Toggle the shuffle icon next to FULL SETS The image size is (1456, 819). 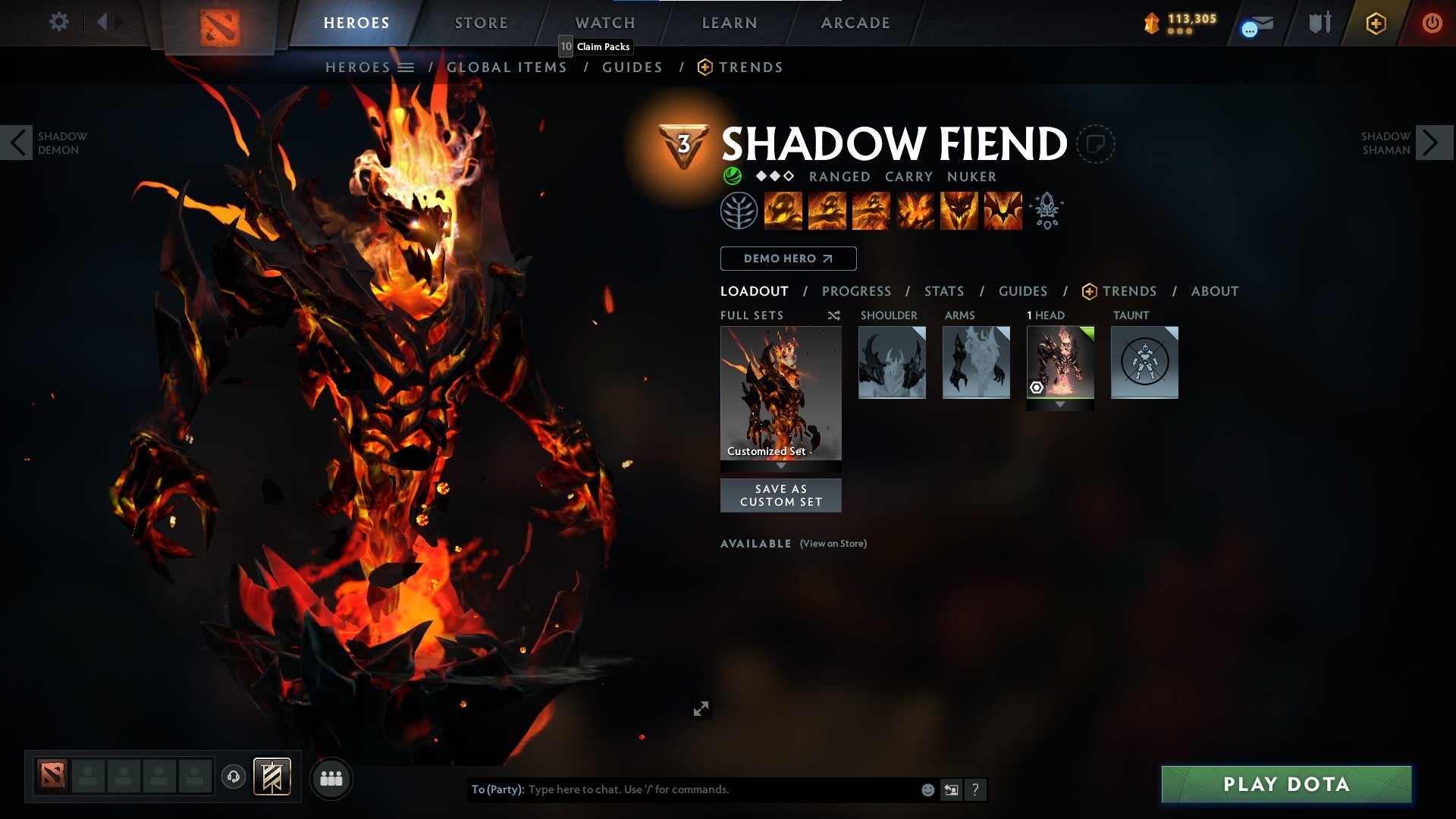[x=834, y=315]
